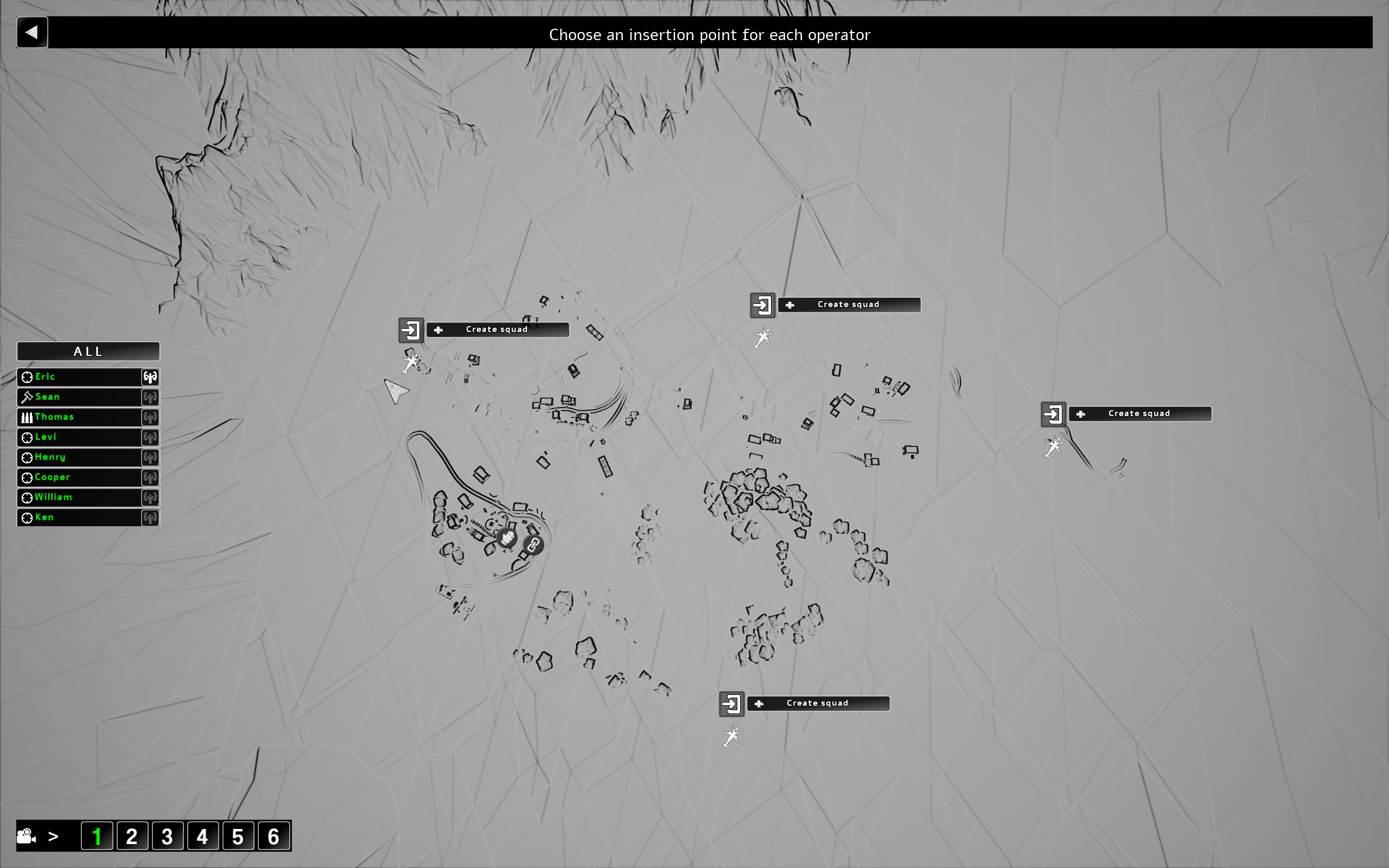Toggle night vision goggles icon beside Eric
Screen dimensions: 1389x868
pyautogui.click(x=150, y=376)
